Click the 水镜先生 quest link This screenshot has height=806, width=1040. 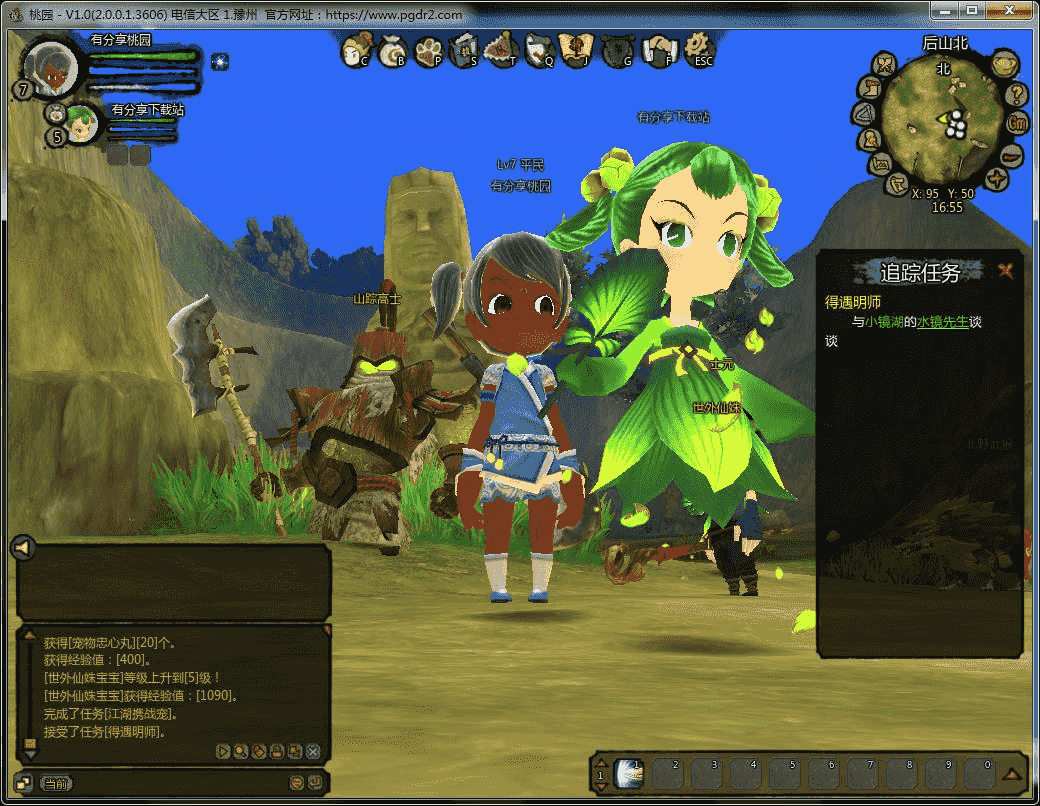pyautogui.click(x=942, y=322)
